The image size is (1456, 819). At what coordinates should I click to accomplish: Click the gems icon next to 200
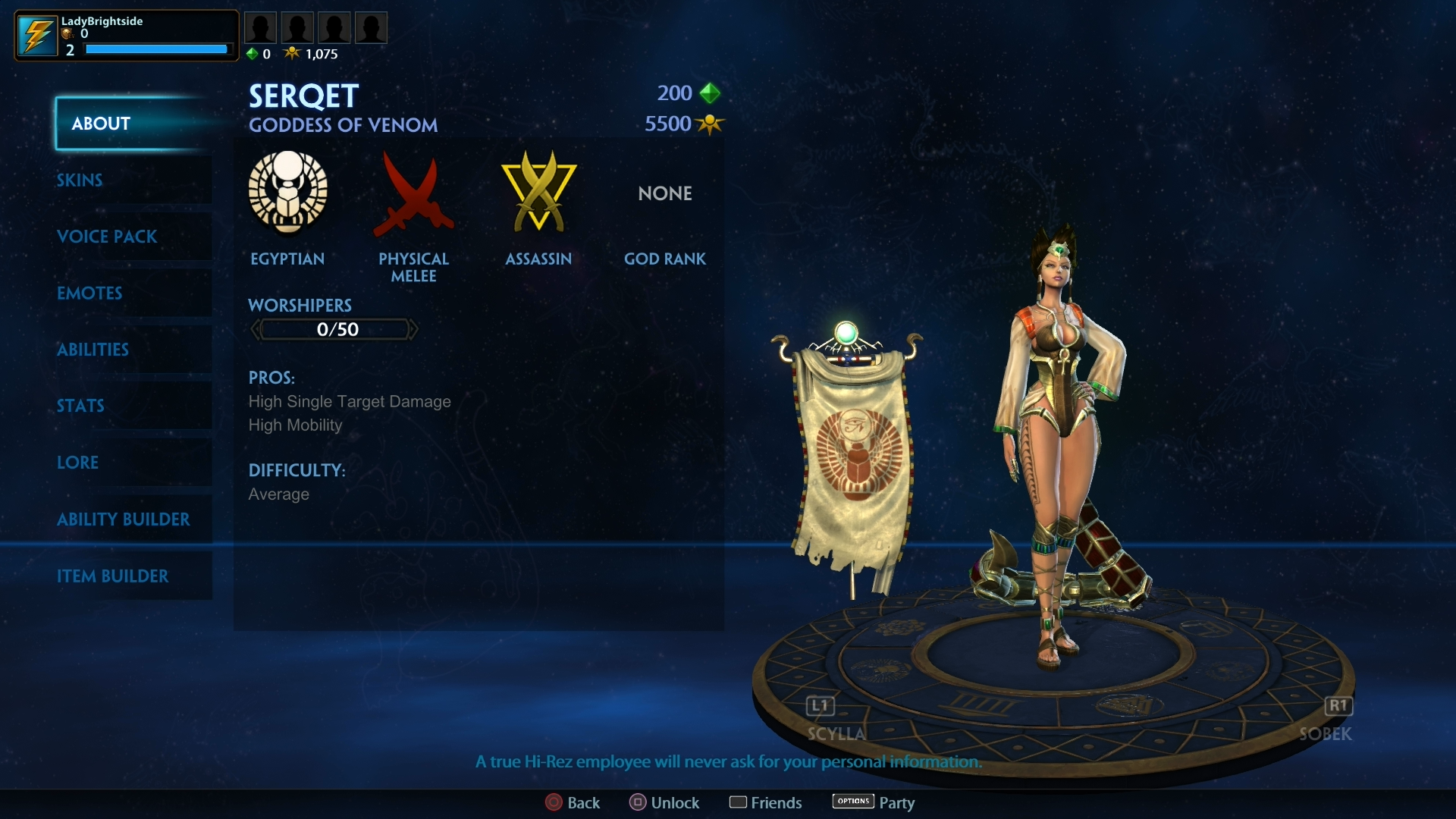pos(711,93)
